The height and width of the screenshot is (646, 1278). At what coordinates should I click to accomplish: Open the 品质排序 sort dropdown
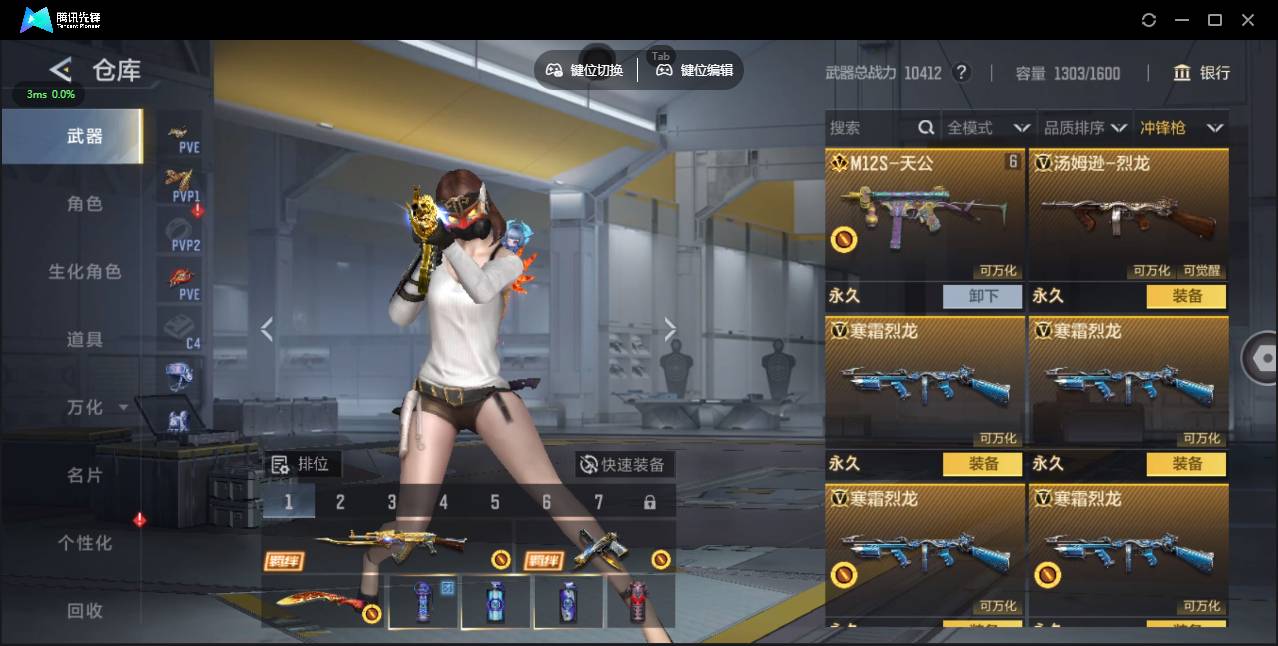pyautogui.click(x=1085, y=128)
